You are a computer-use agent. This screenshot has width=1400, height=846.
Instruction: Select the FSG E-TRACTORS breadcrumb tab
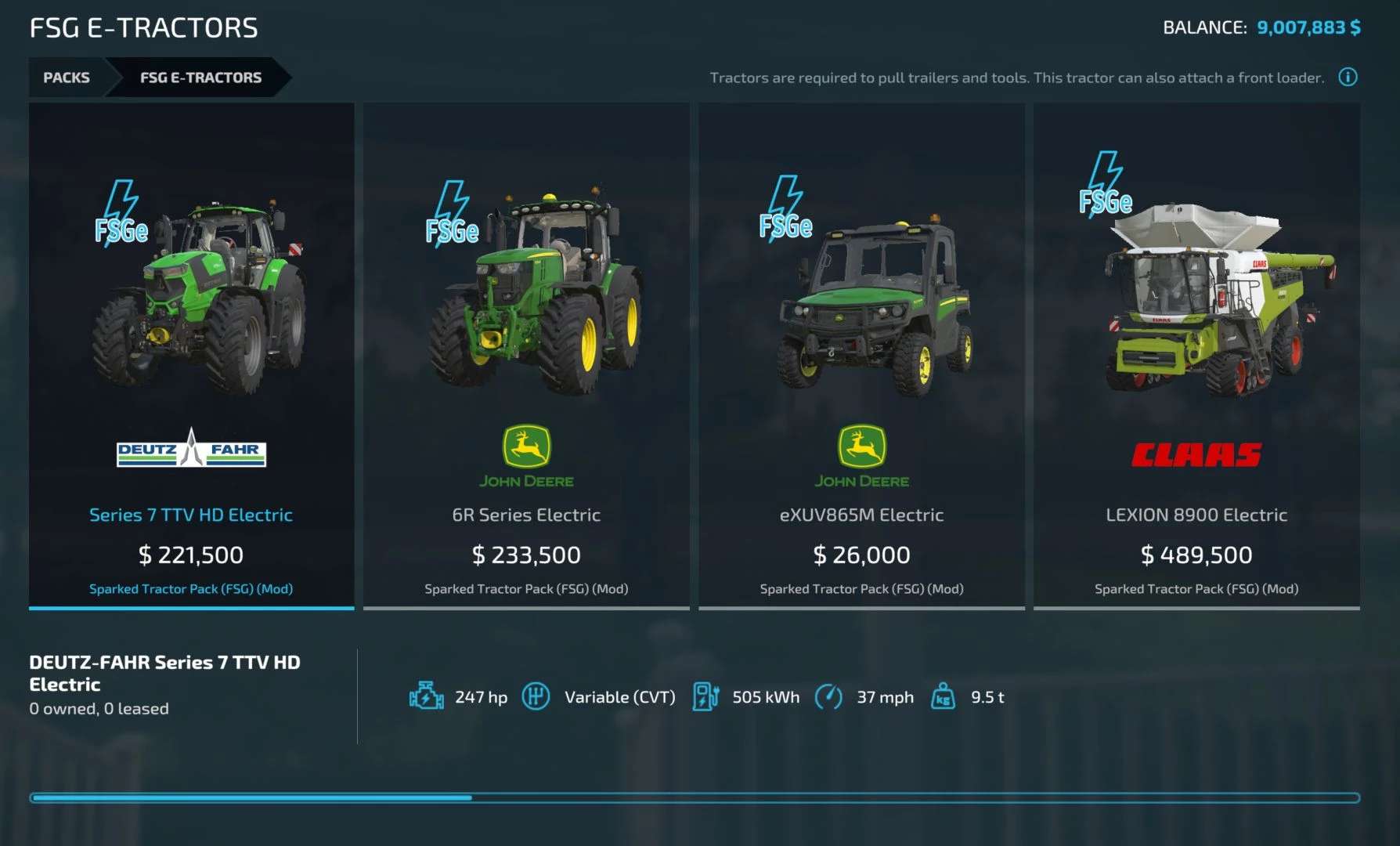click(200, 78)
